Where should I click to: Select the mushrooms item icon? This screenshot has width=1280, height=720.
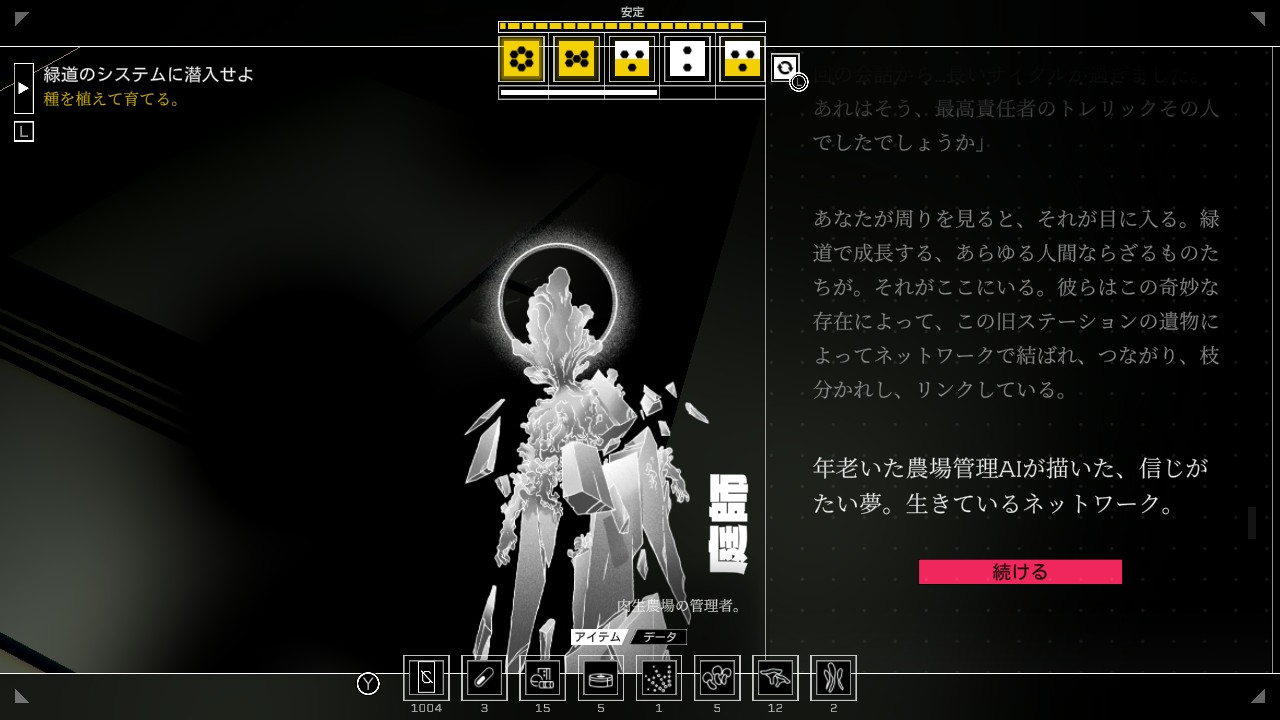tap(716, 678)
